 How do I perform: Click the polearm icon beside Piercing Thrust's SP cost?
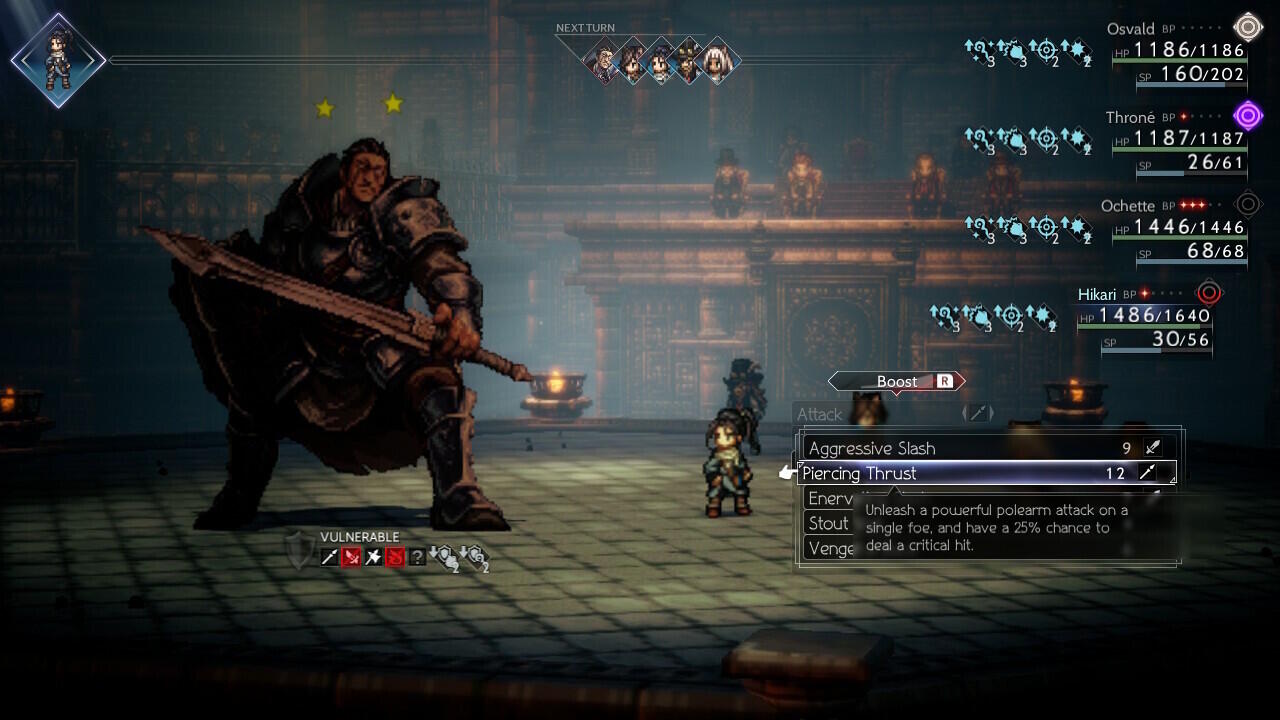point(1147,472)
